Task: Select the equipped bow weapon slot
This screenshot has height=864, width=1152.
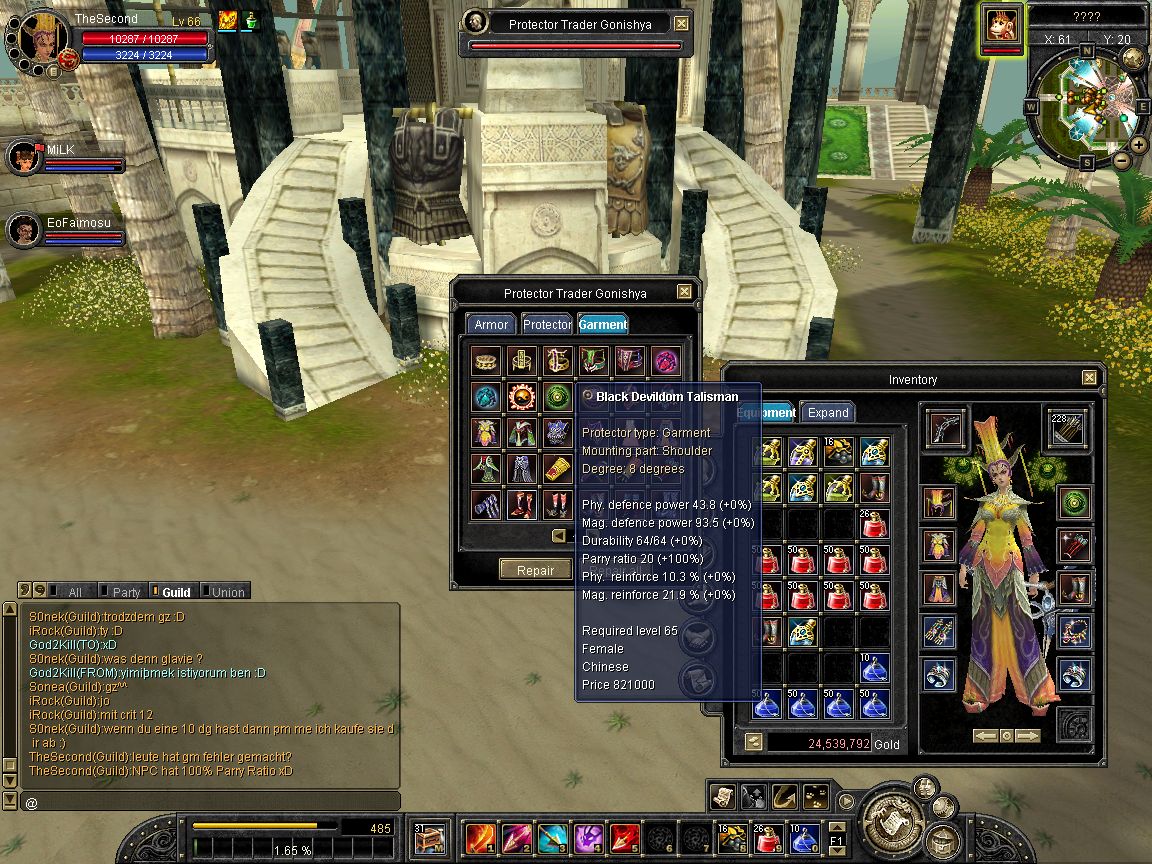Action: 945,427
